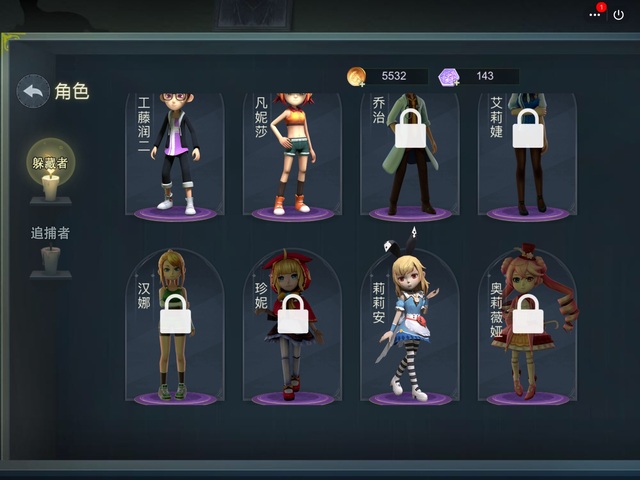Add more purple gems
The width and height of the screenshot is (640, 480).
click(451, 77)
